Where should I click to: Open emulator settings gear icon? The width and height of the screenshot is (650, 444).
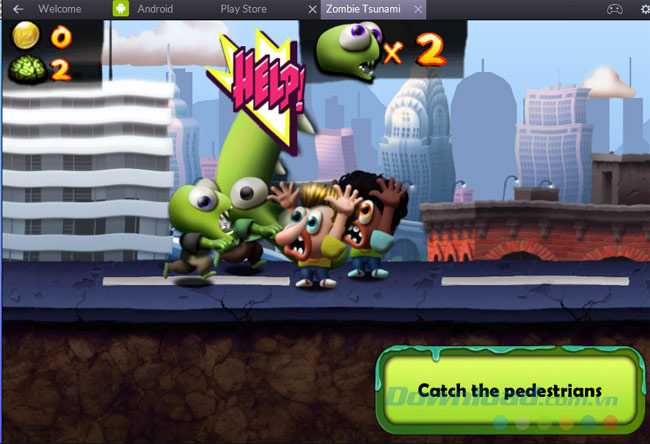[644, 9]
